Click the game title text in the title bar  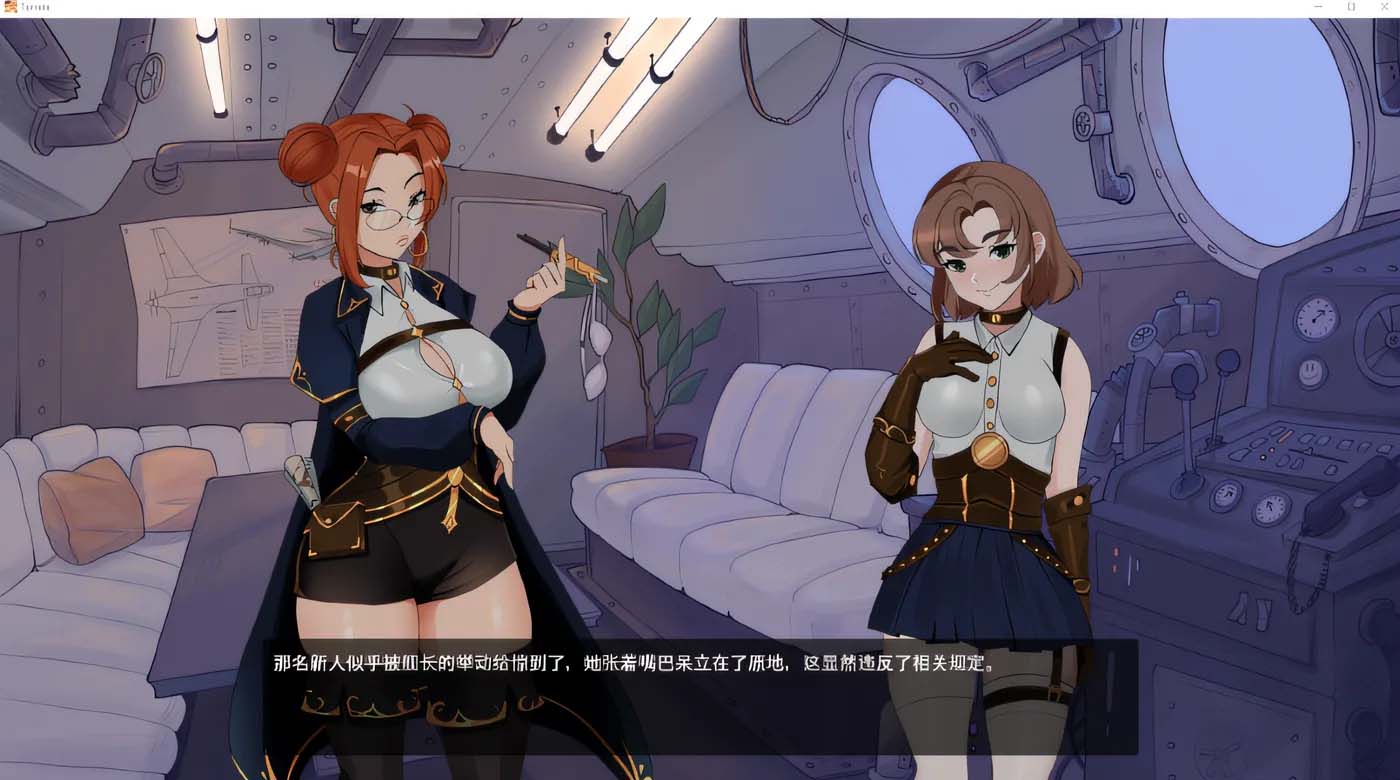(x=33, y=6)
